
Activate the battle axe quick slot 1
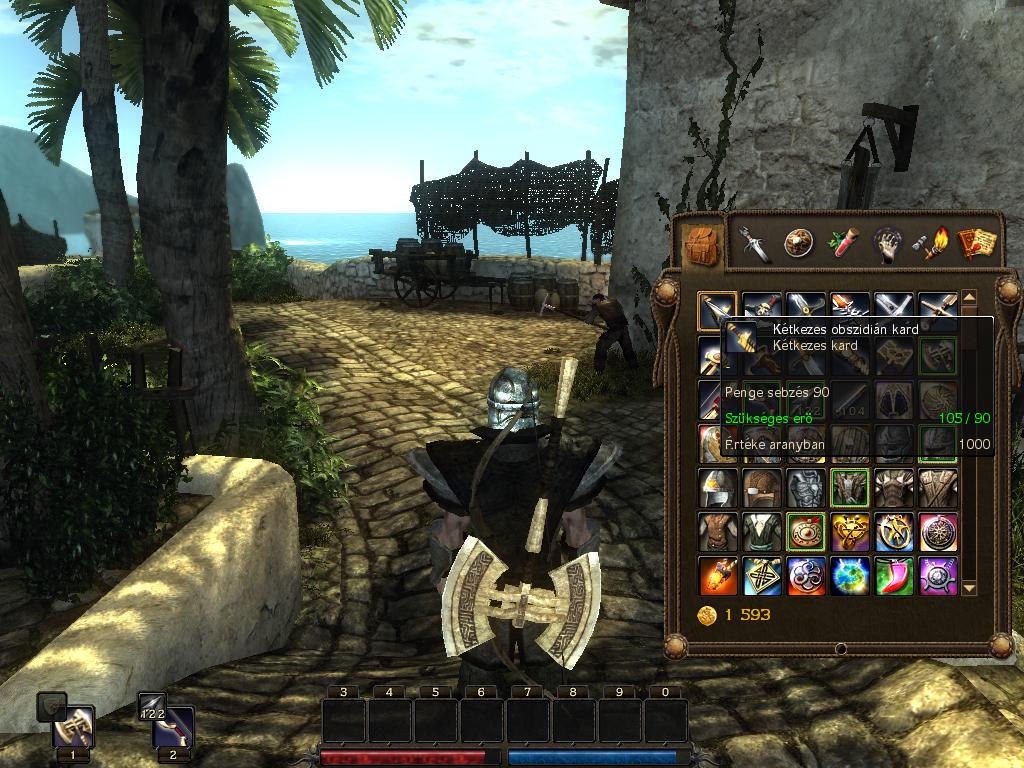tap(73, 728)
